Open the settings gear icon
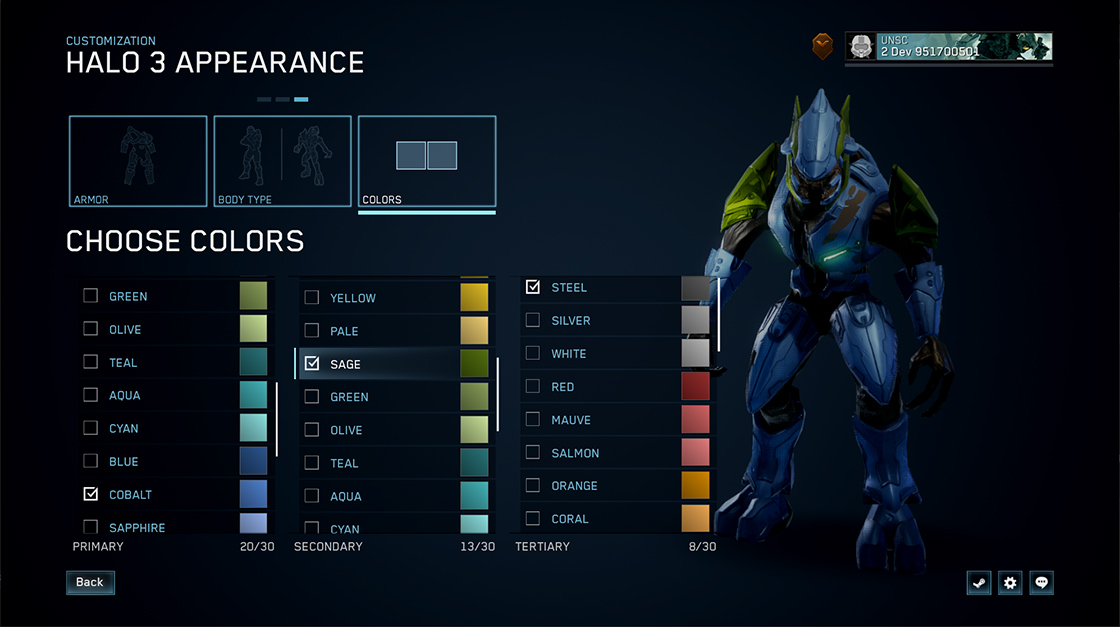 [1010, 583]
